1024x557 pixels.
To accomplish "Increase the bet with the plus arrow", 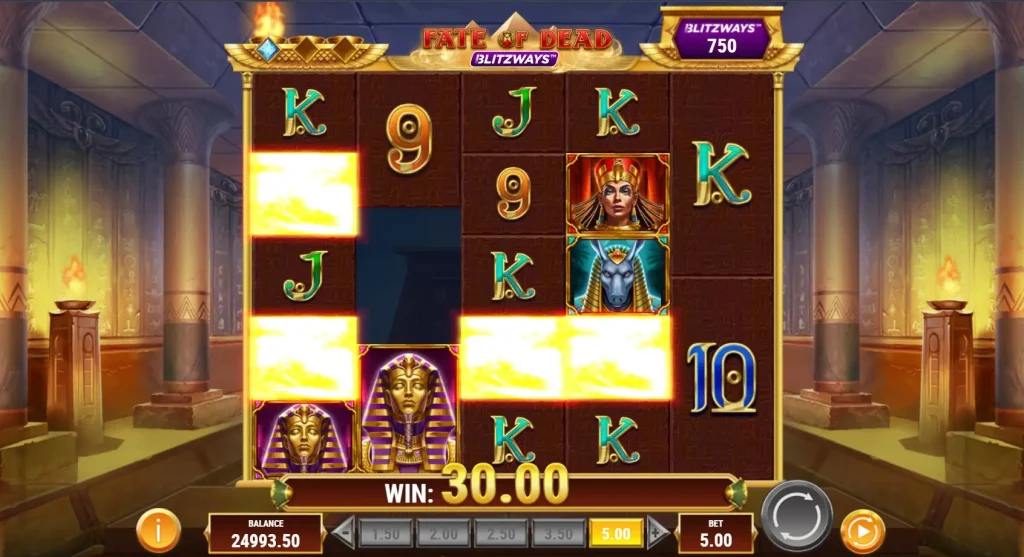I will click(x=658, y=533).
